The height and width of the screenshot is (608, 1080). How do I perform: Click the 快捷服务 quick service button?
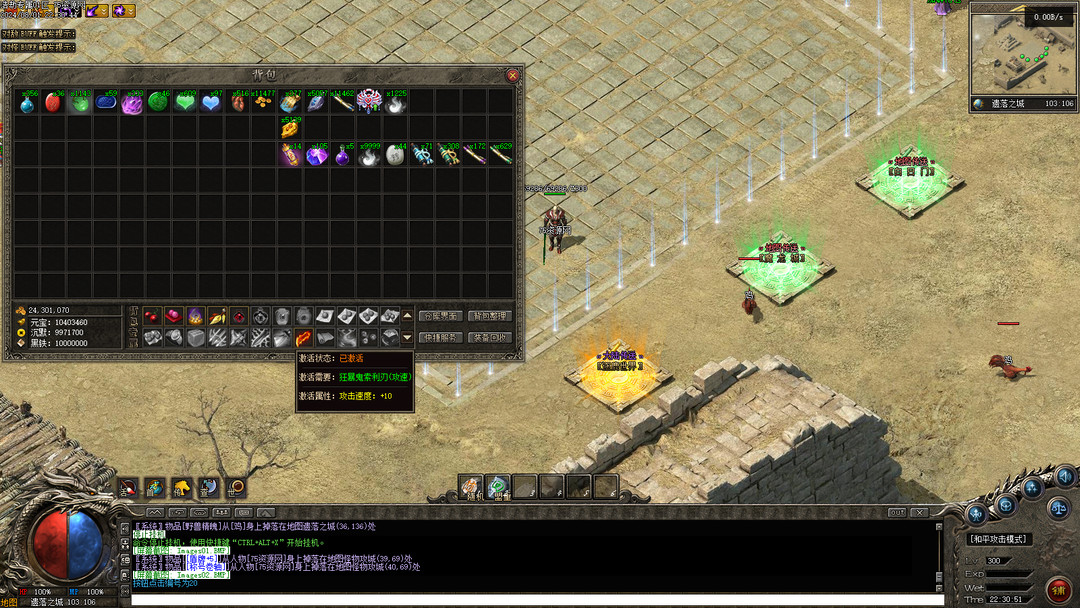pos(440,338)
